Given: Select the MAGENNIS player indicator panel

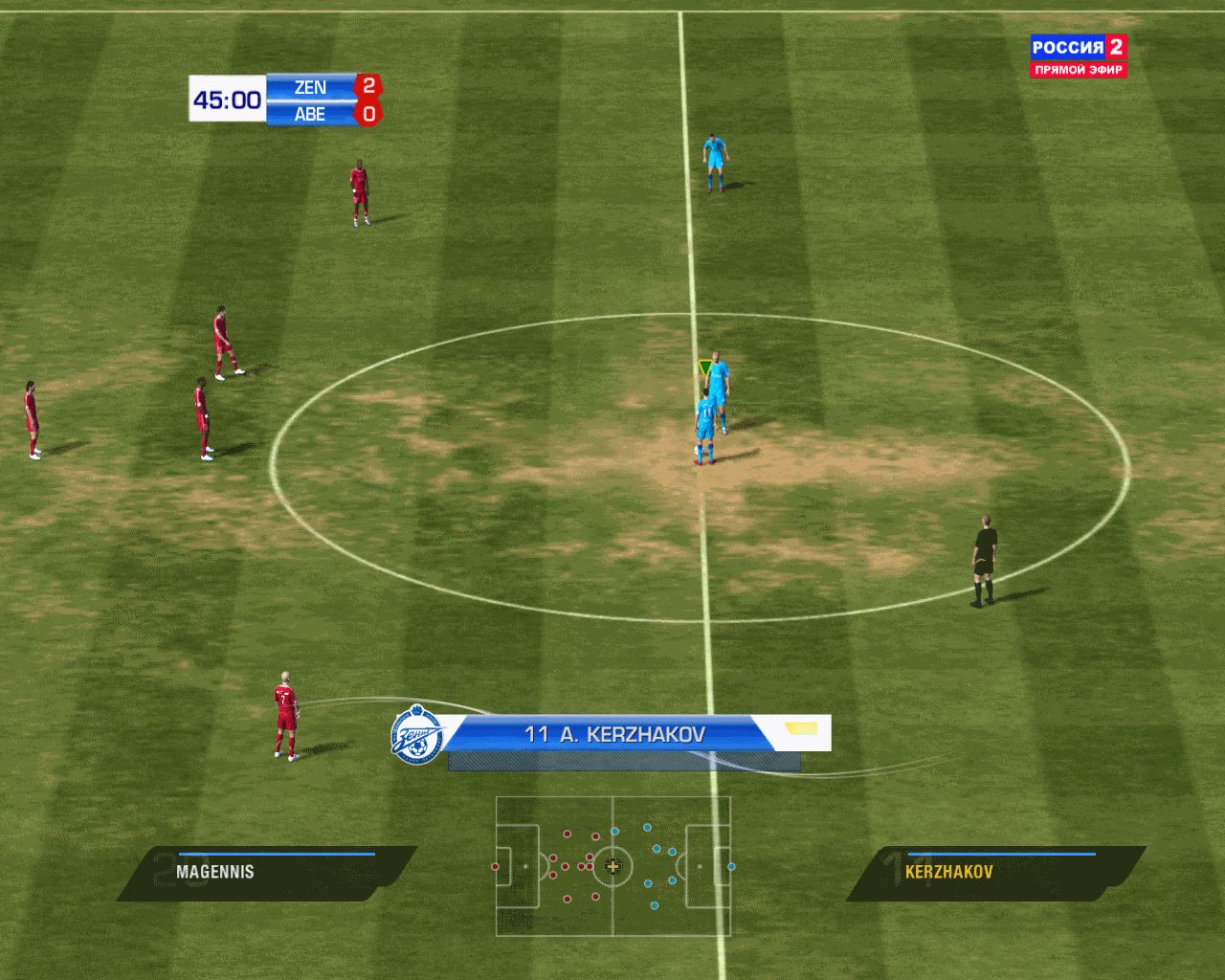Looking at the screenshot, I should [268, 872].
